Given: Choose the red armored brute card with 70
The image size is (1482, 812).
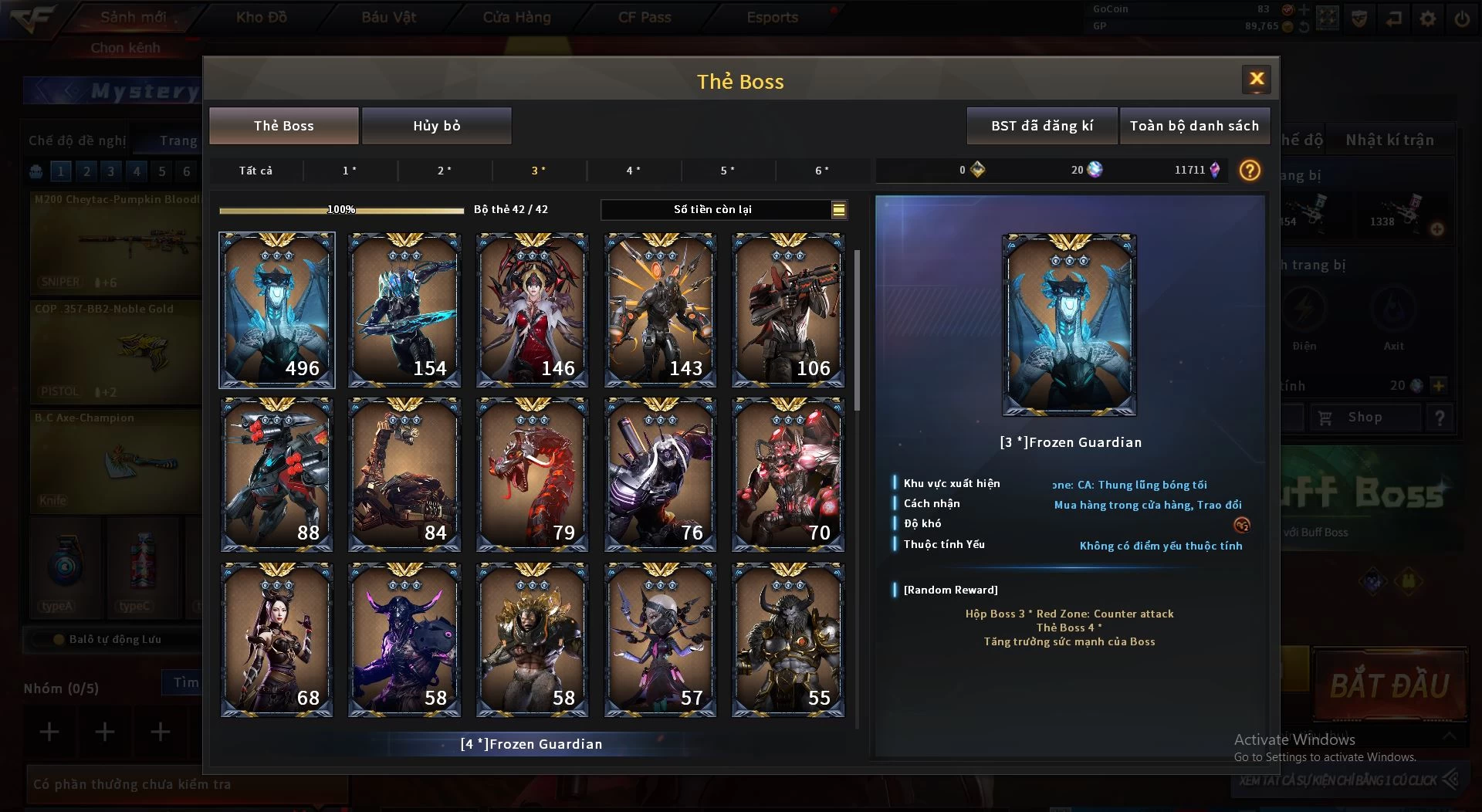Looking at the screenshot, I should click(787, 474).
